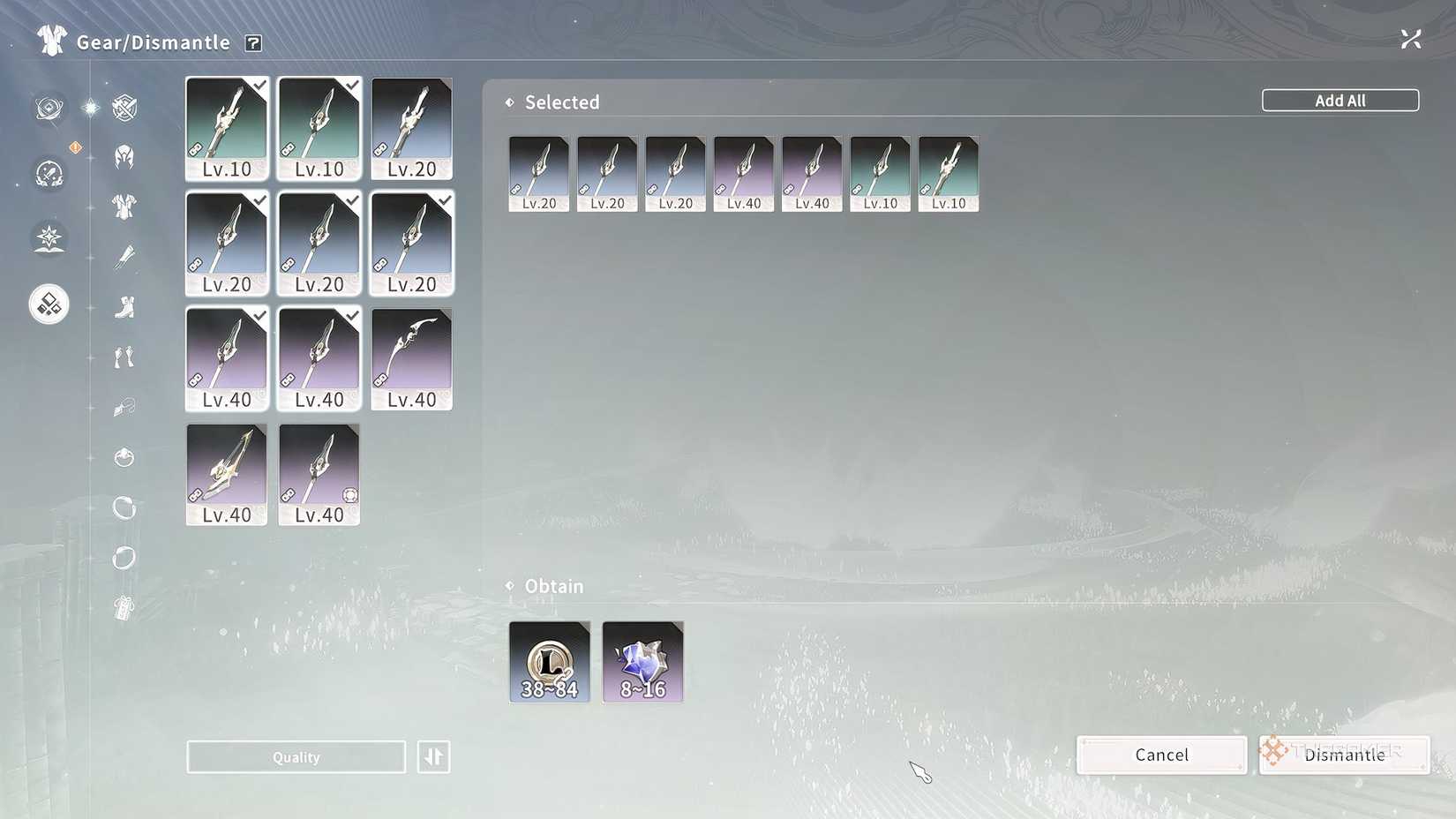
Task: Check the unselected Lv.40 curved blade
Action: tap(410, 358)
